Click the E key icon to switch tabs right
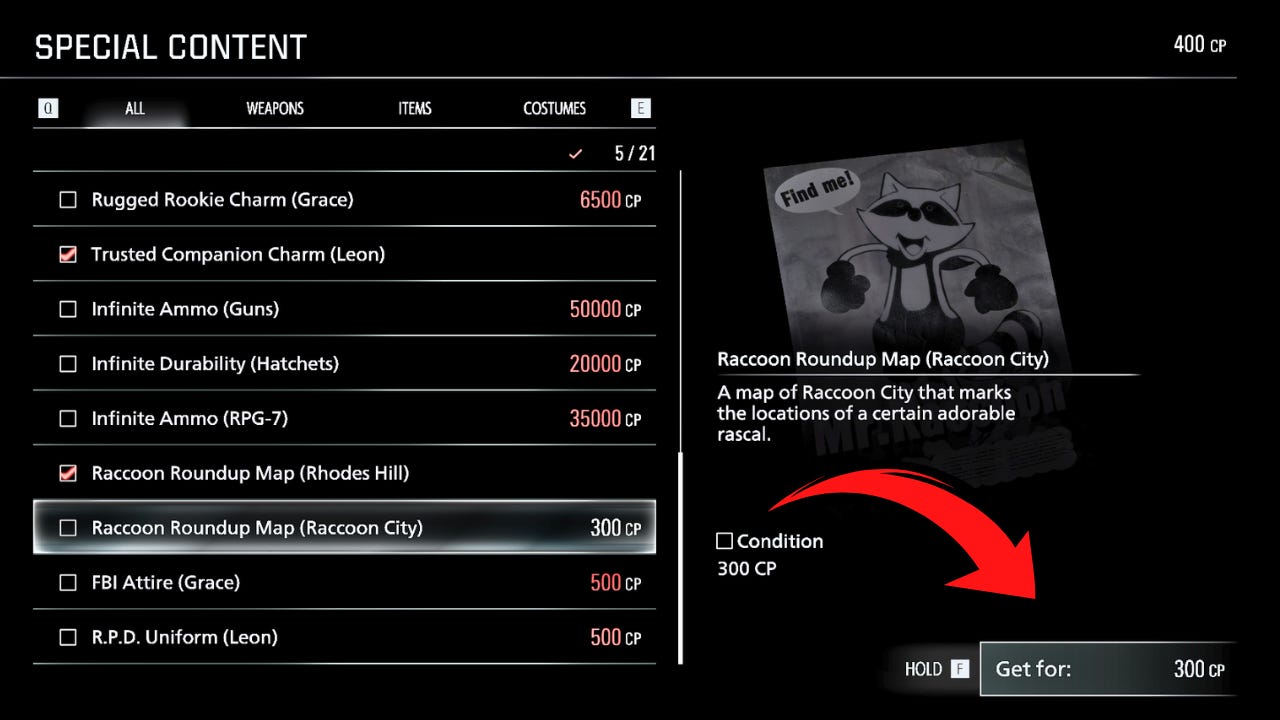The image size is (1280, 720). click(x=640, y=107)
